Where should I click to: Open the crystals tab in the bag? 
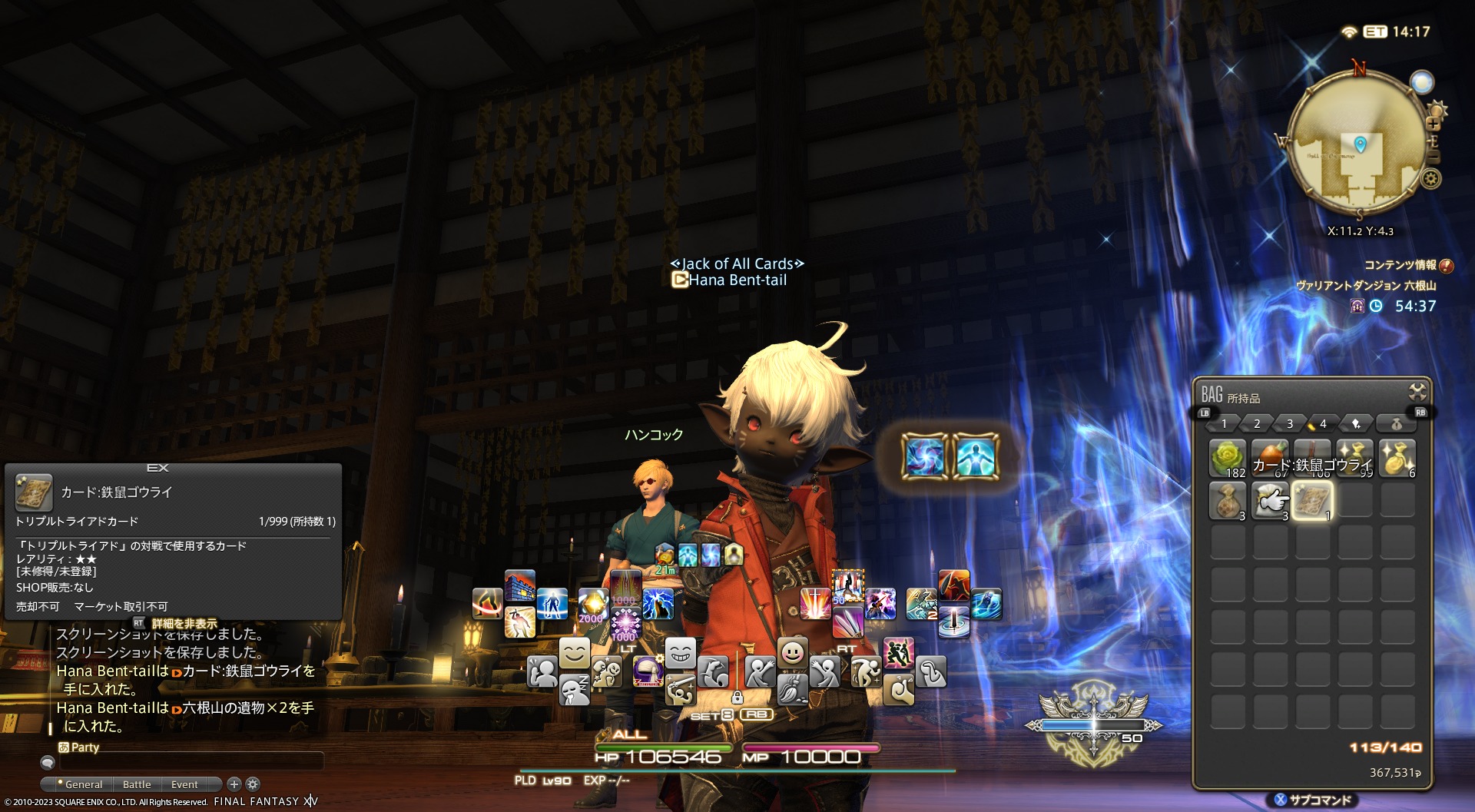coord(1356,424)
